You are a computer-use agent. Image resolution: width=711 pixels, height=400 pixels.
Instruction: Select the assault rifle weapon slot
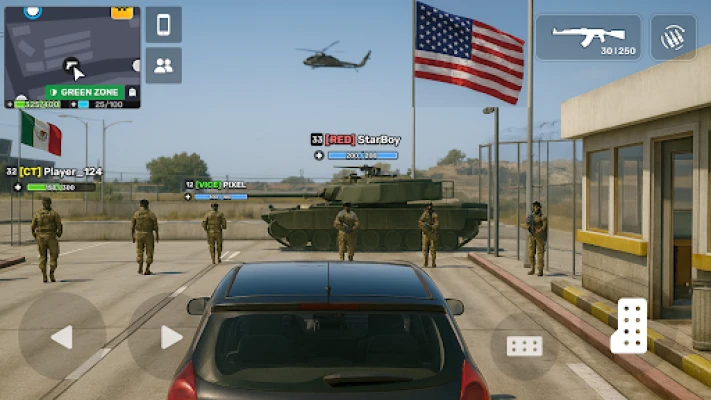588,37
